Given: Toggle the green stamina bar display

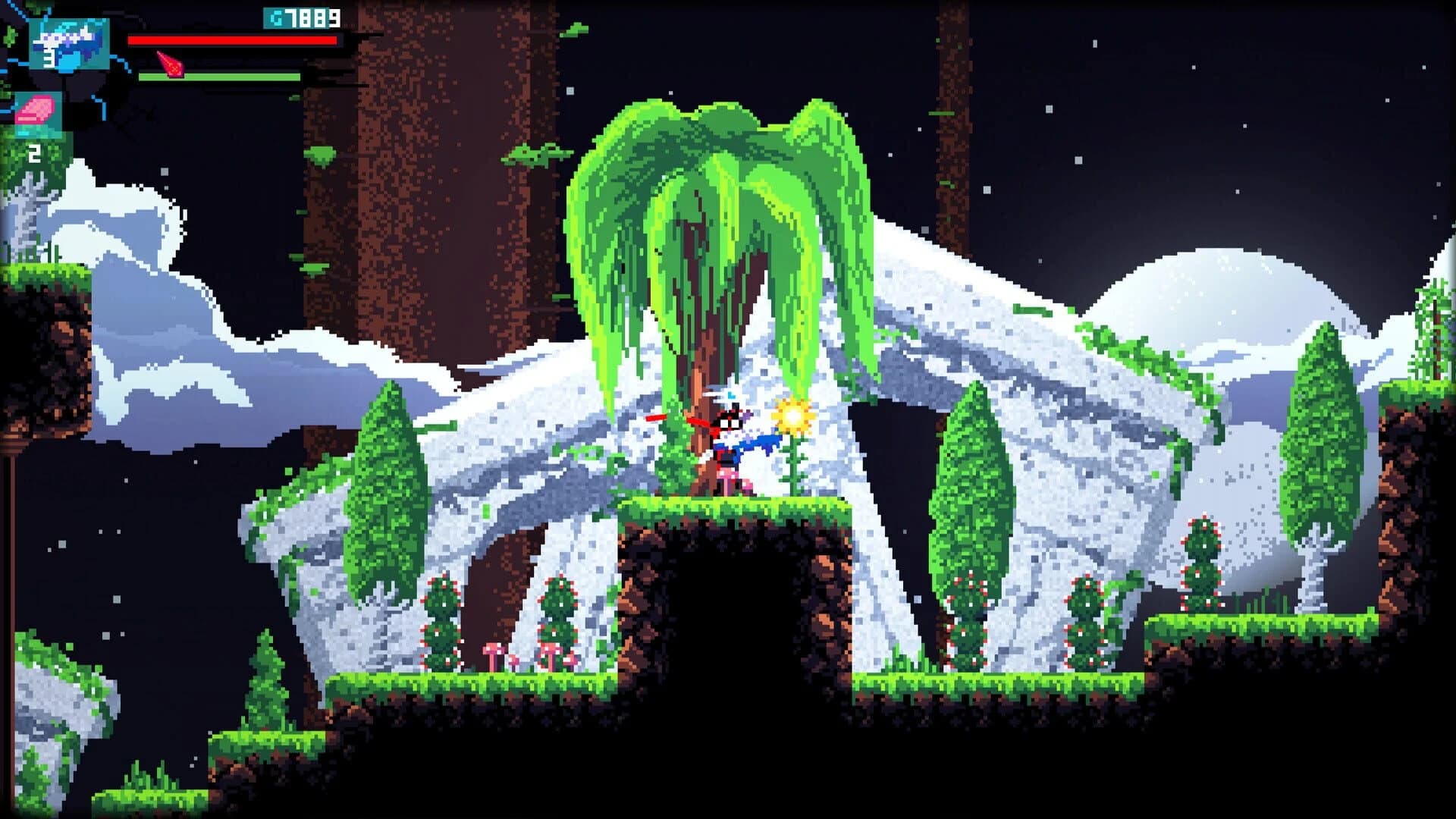Looking at the screenshot, I should pyautogui.click(x=220, y=76).
